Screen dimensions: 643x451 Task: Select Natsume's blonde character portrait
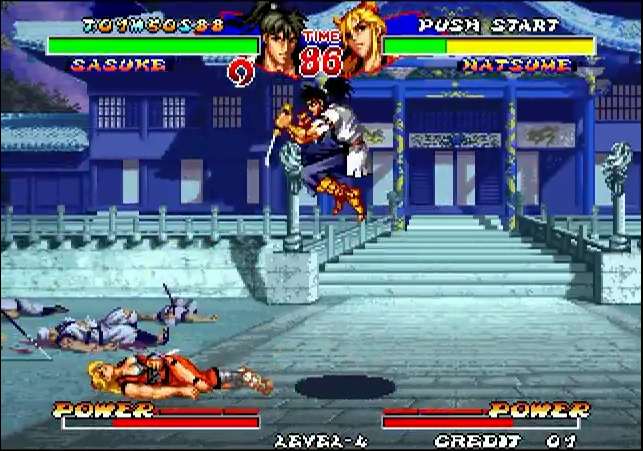[362, 42]
